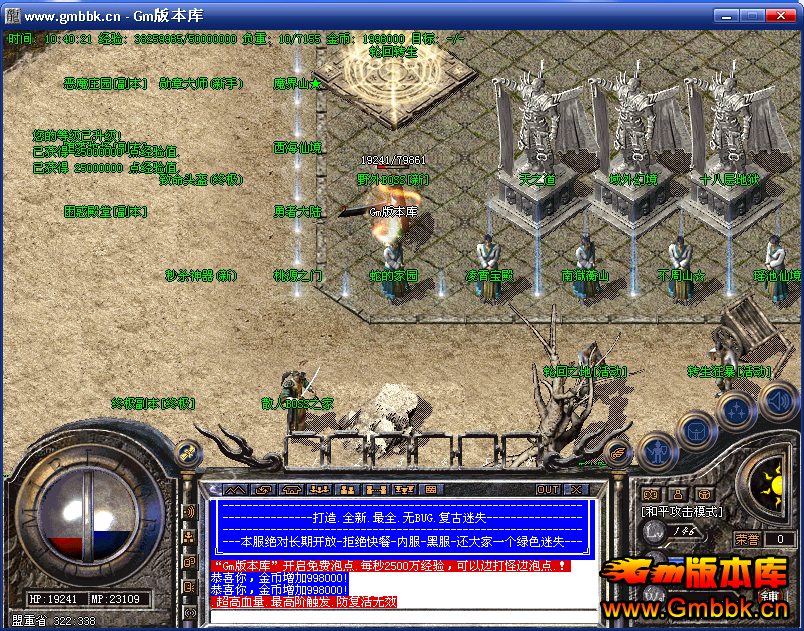This screenshot has width=804, height=631.
Task: Close the game window
Action: pyautogui.click(x=785, y=15)
